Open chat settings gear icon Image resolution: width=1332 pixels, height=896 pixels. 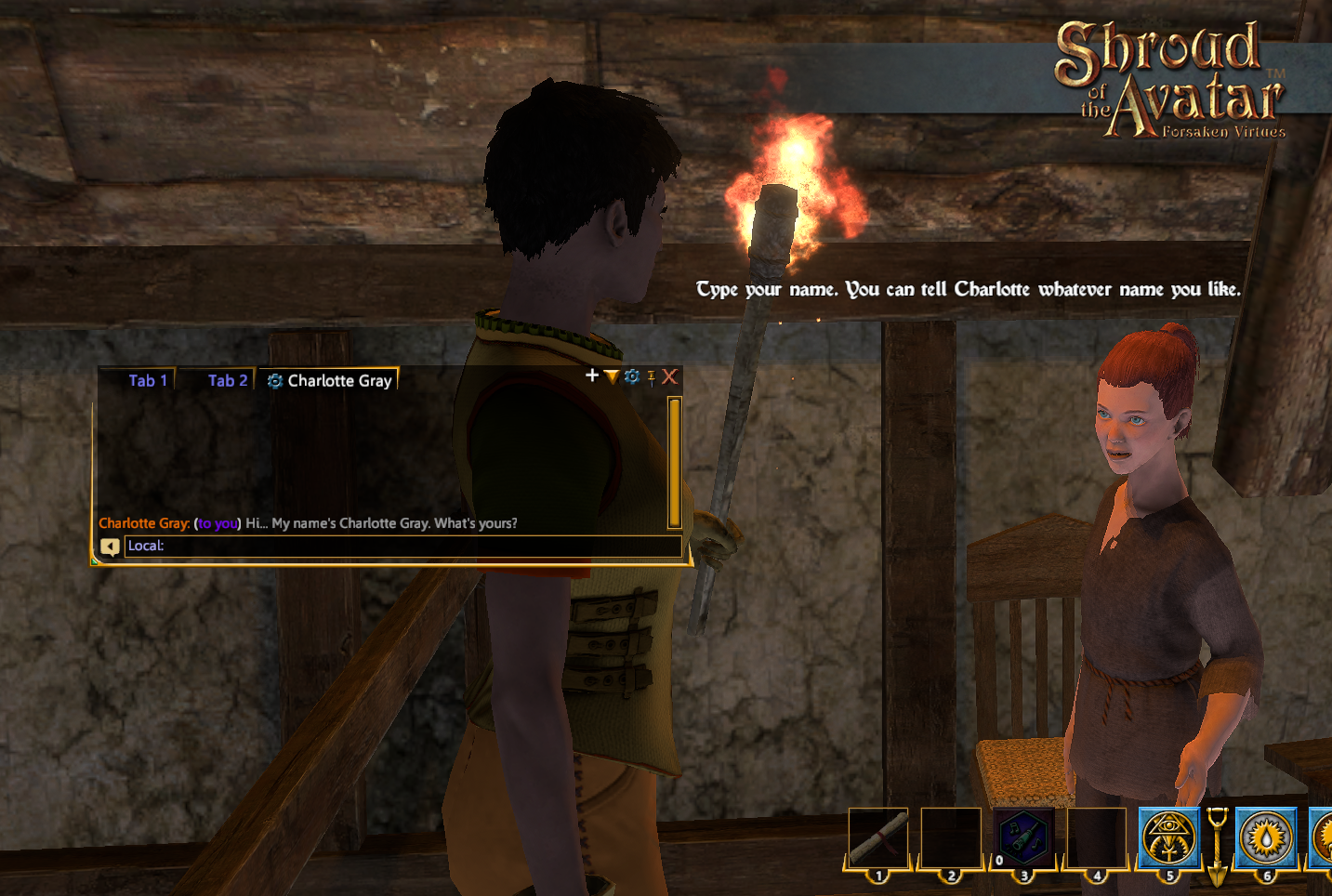click(x=632, y=376)
